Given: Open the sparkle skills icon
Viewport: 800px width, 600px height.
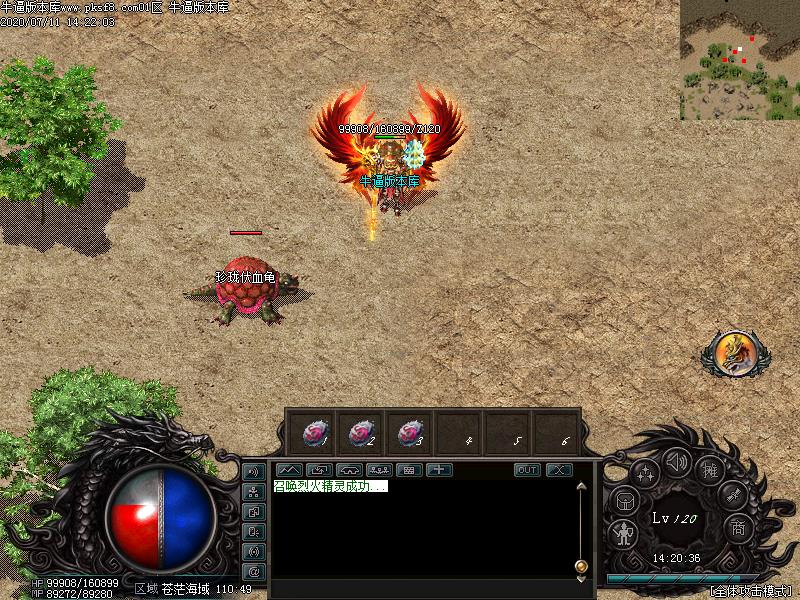Looking at the screenshot, I should point(645,474).
